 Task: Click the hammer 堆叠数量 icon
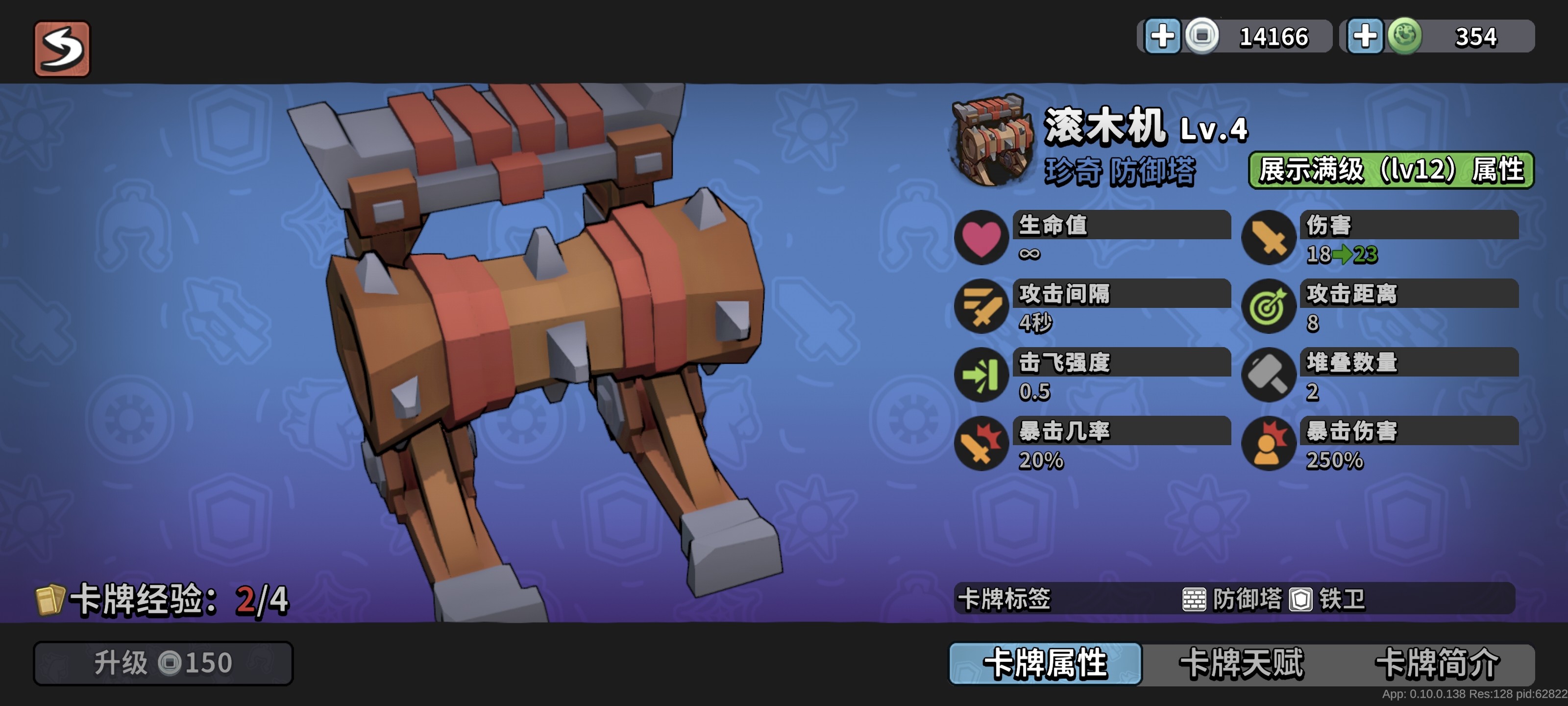coord(1271,375)
